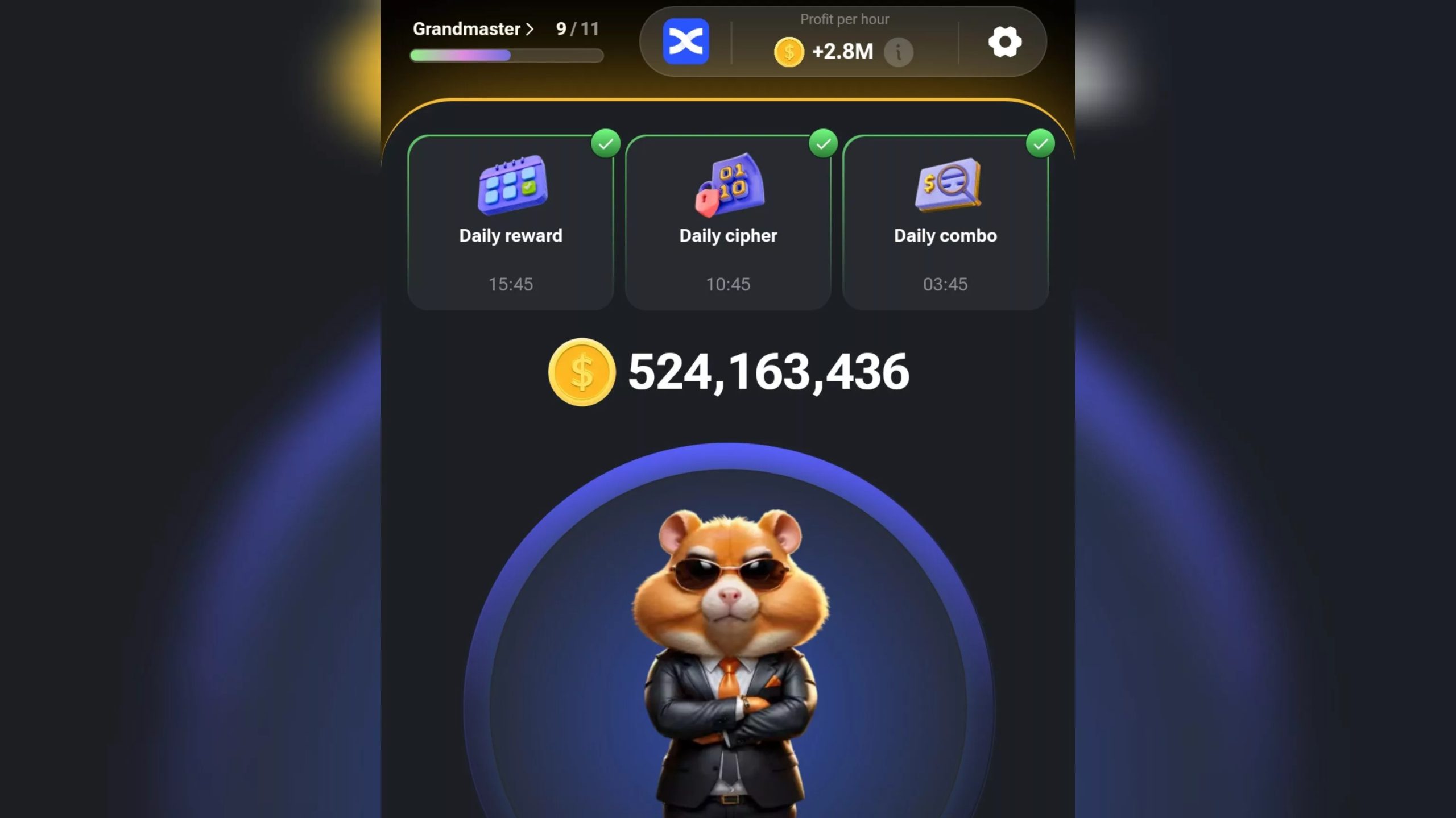Select the Grandmaster rank label
Screen dimensions: 1456x818
coord(468,28)
